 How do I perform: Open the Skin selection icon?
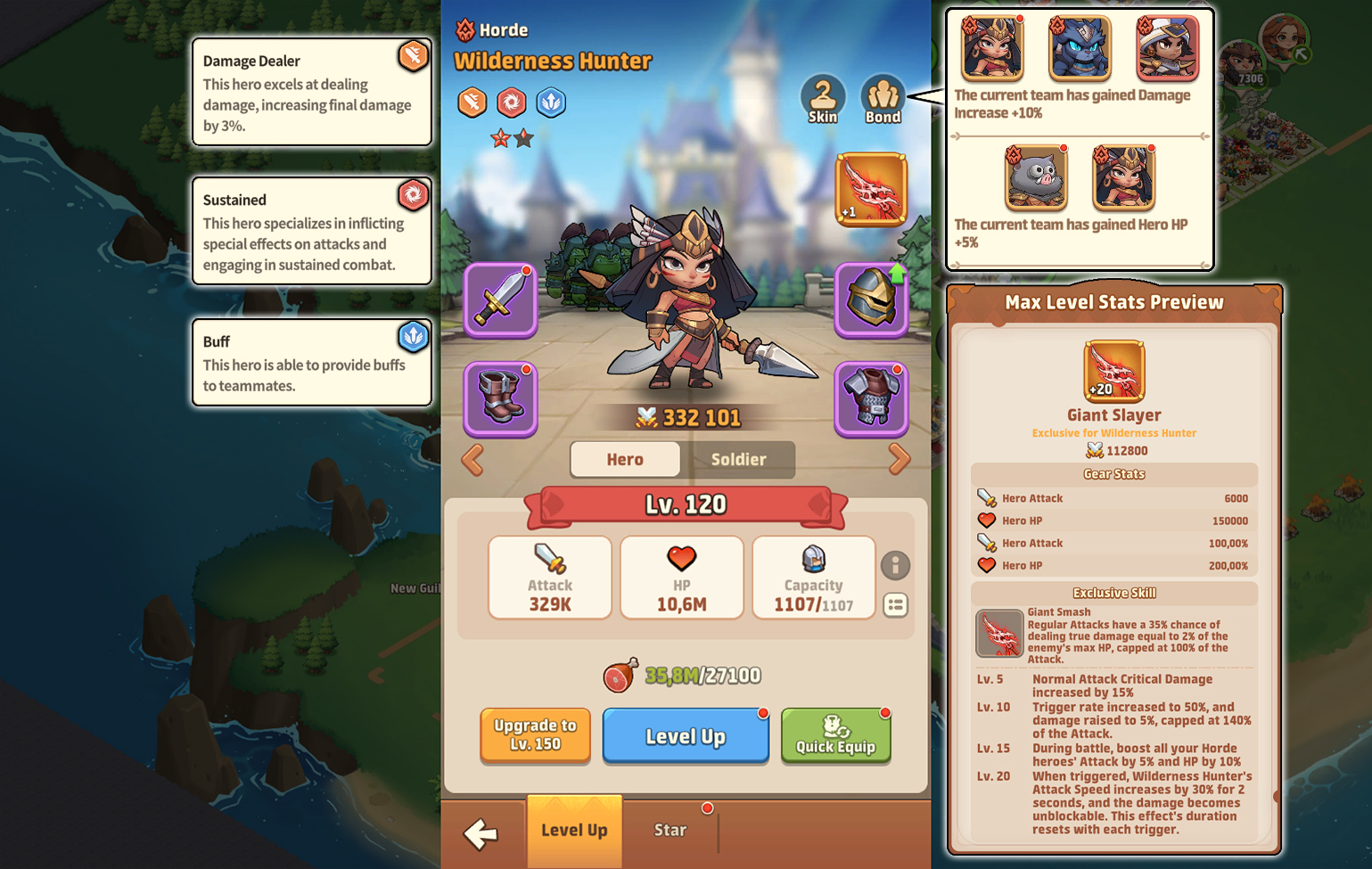[822, 94]
